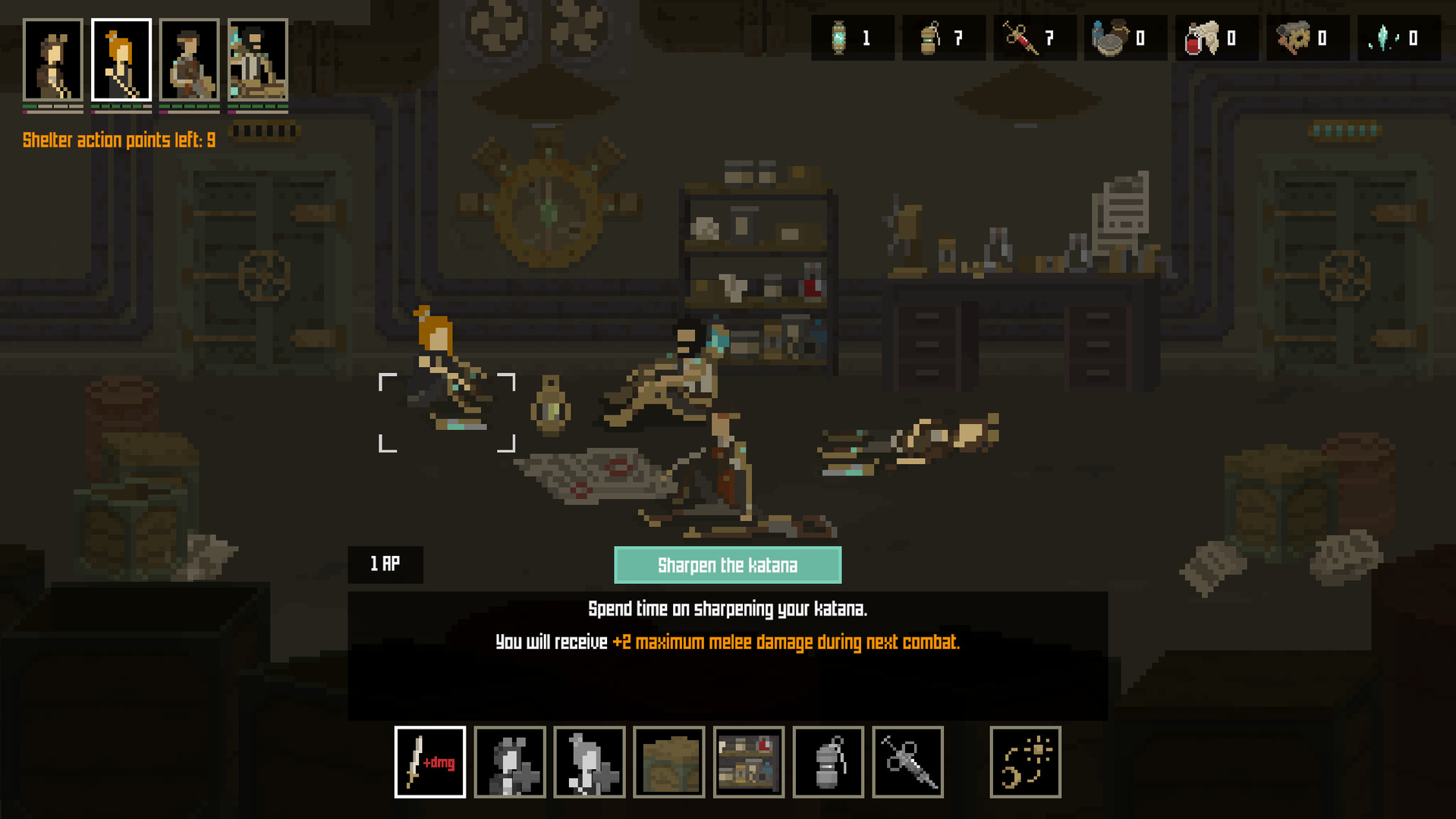Click the health bar under the selected portrait
The width and height of the screenshot is (1456, 819).
click(x=121, y=106)
